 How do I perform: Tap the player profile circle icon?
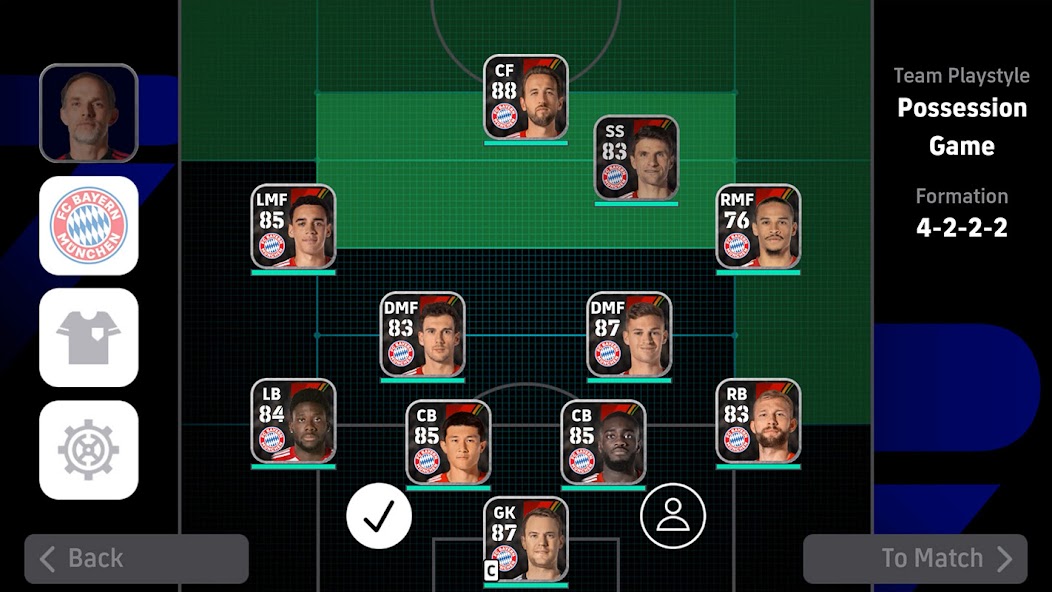point(673,516)
